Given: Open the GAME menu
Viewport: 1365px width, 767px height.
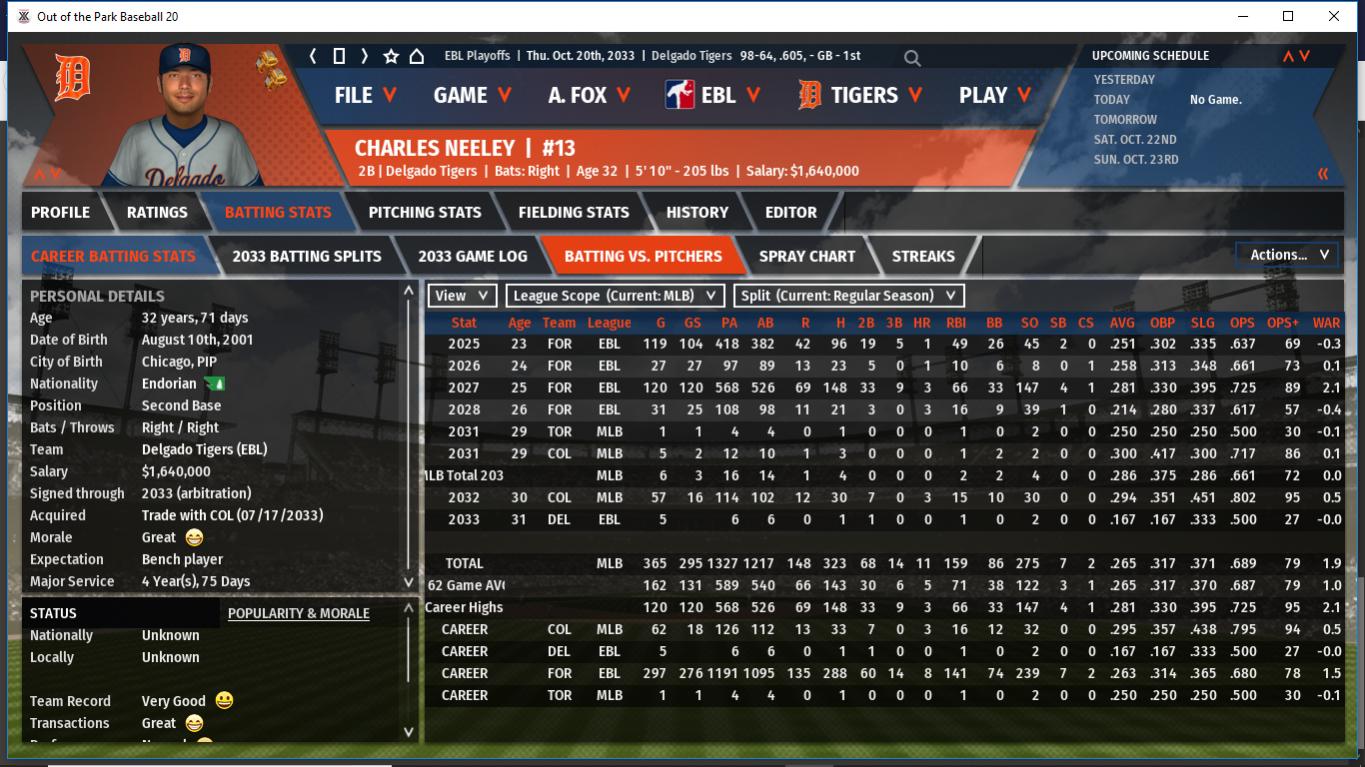Looking at the screenshot, I should tap(472, 95).
